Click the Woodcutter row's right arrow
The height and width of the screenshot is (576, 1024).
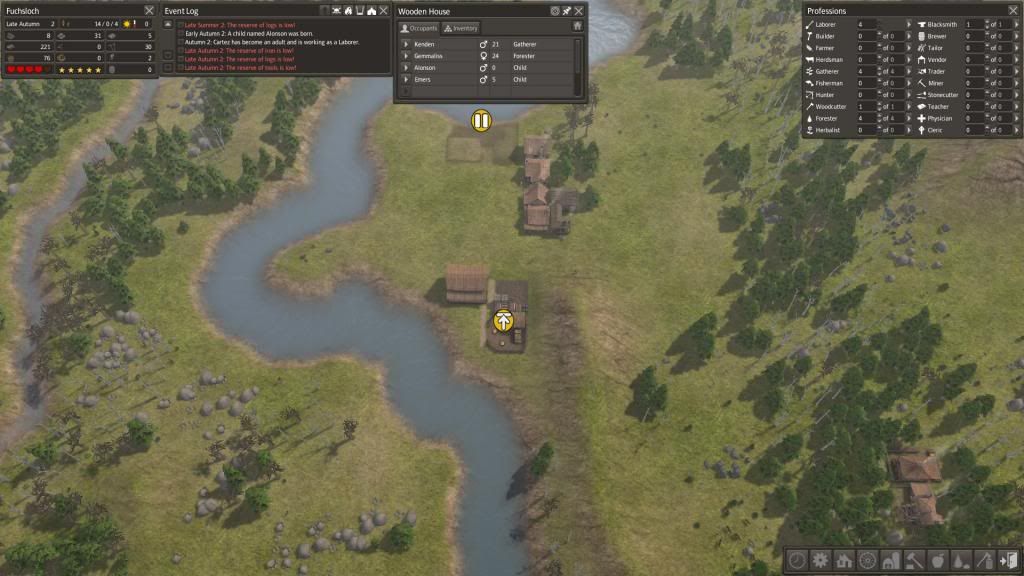(908, 106)
